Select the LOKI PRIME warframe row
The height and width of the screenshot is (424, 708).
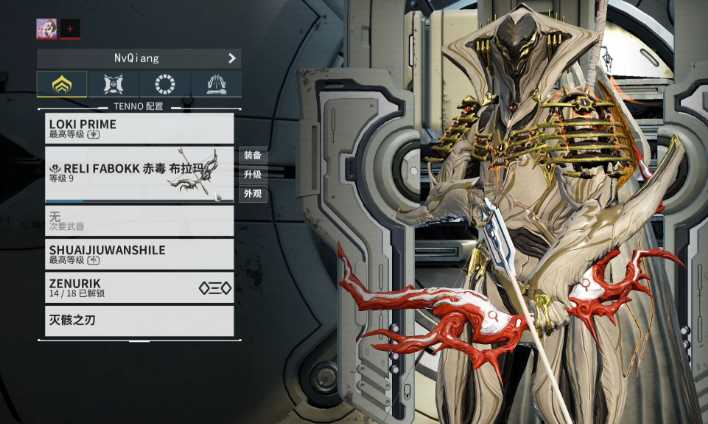(x=139, y=128)
